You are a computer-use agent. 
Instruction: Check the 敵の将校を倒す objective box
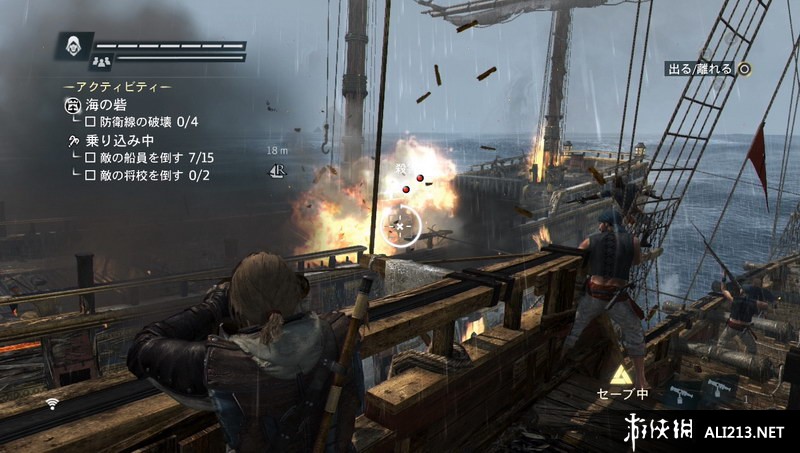pos(90,175)
